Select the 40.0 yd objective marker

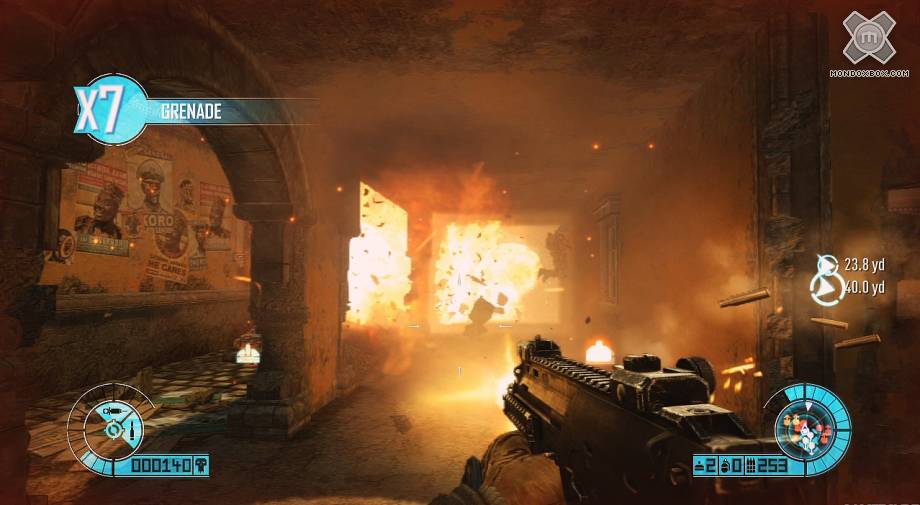(827, 288)
